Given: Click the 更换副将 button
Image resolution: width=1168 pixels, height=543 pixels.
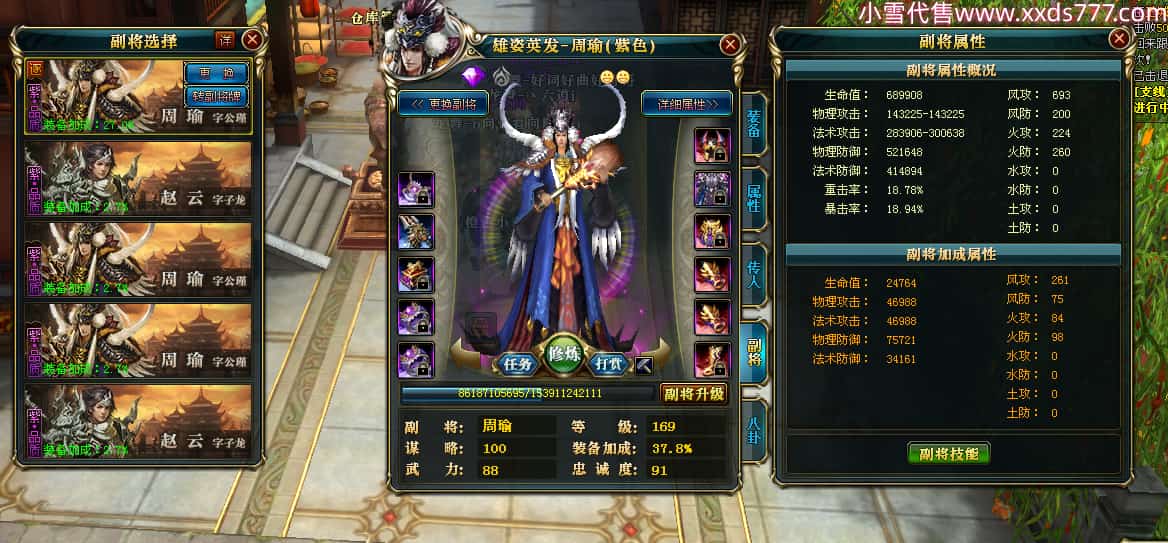Looking at the screenshot, I should coord(443,103).
